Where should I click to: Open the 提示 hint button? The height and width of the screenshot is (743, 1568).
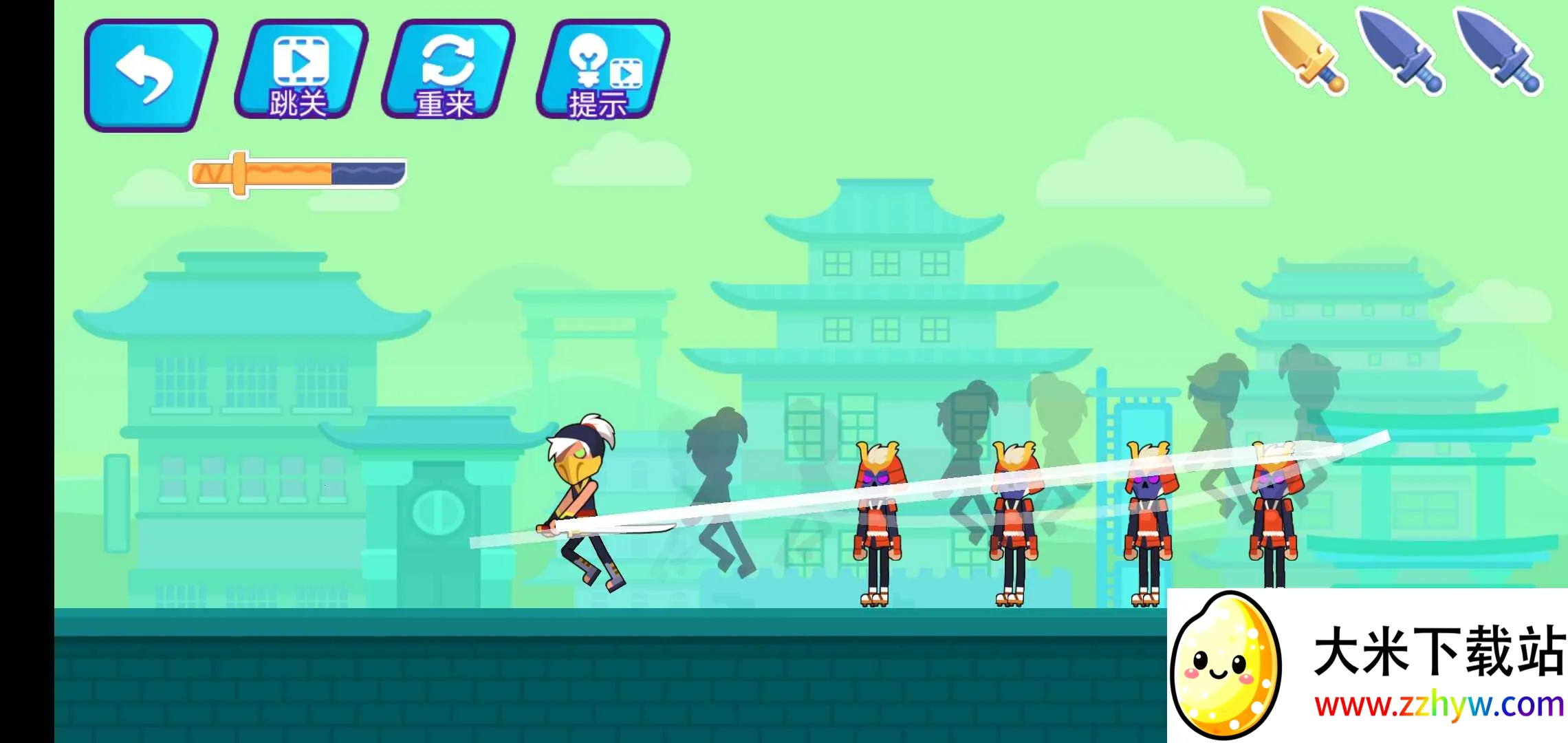[602, 70]
